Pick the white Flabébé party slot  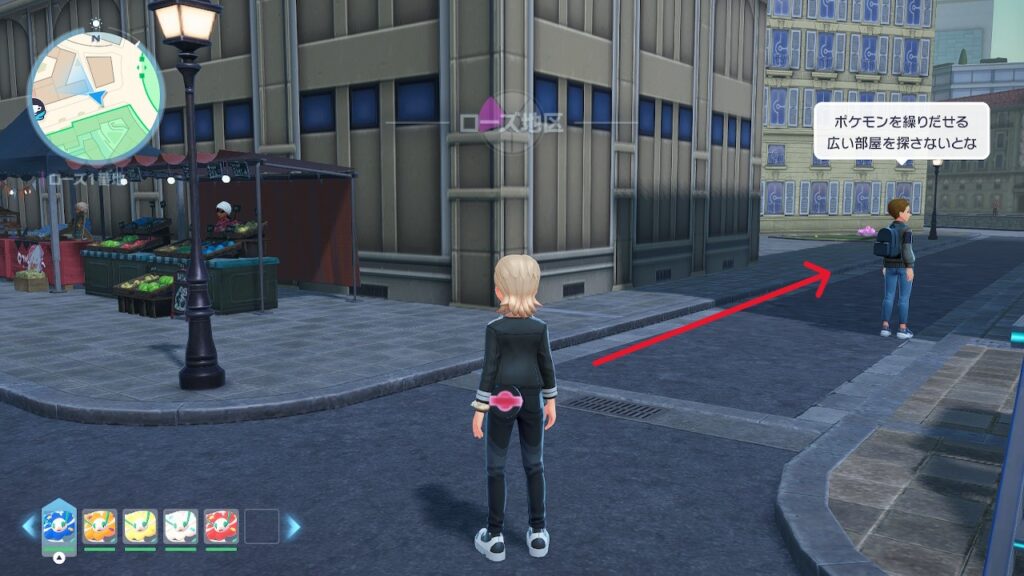(181, 526)
